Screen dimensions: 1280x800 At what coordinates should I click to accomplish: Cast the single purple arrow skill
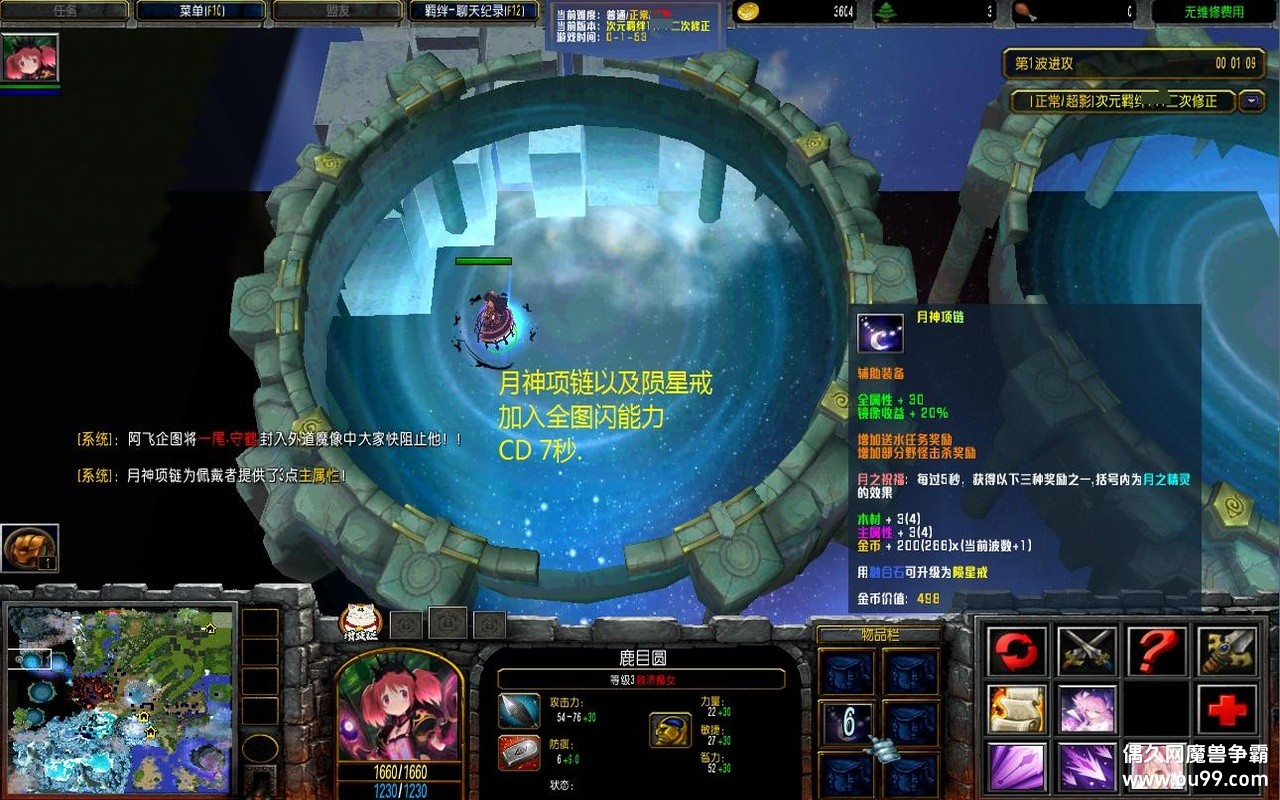click(1017, 768)
